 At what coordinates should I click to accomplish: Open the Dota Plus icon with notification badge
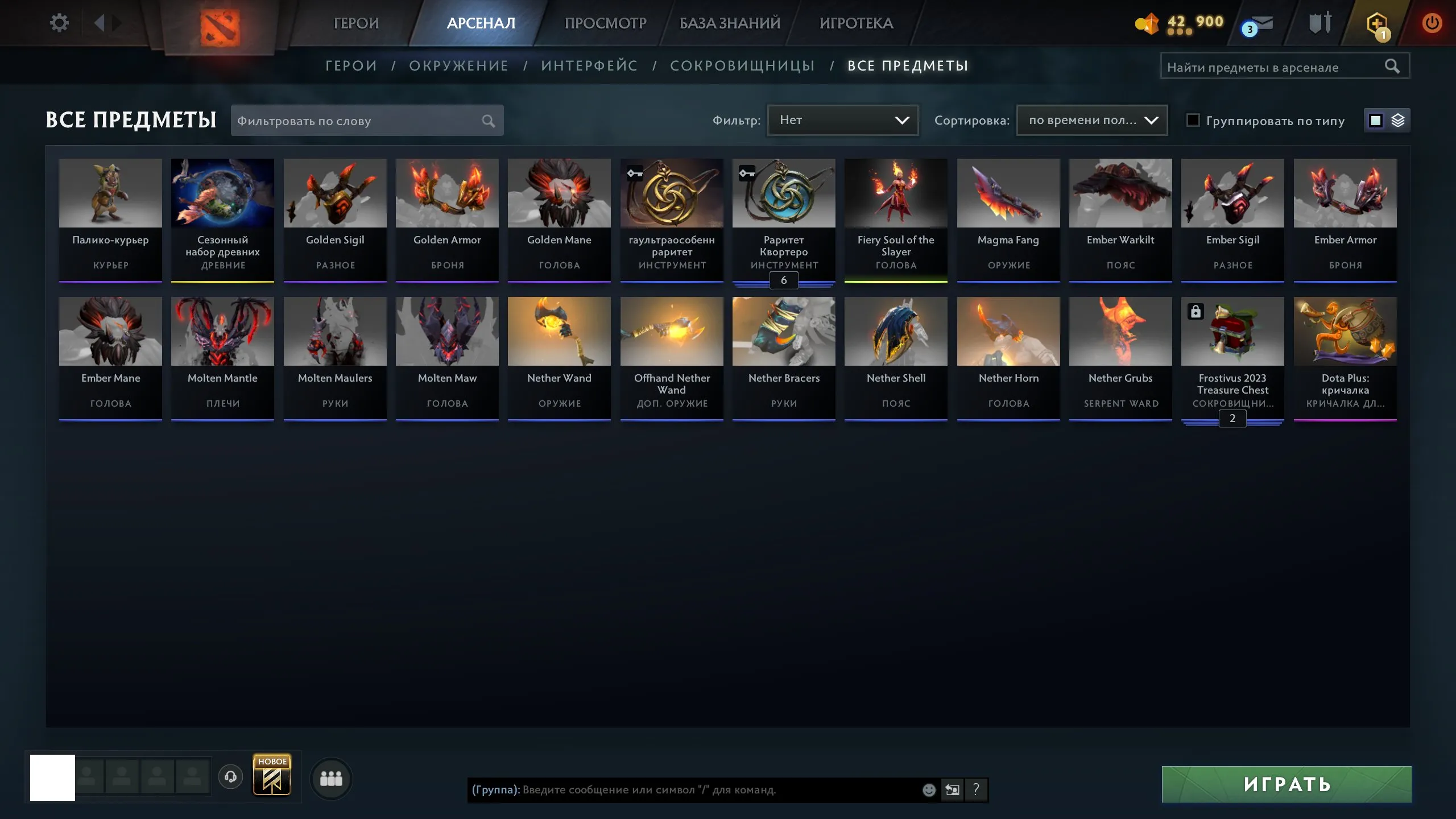1376,23
